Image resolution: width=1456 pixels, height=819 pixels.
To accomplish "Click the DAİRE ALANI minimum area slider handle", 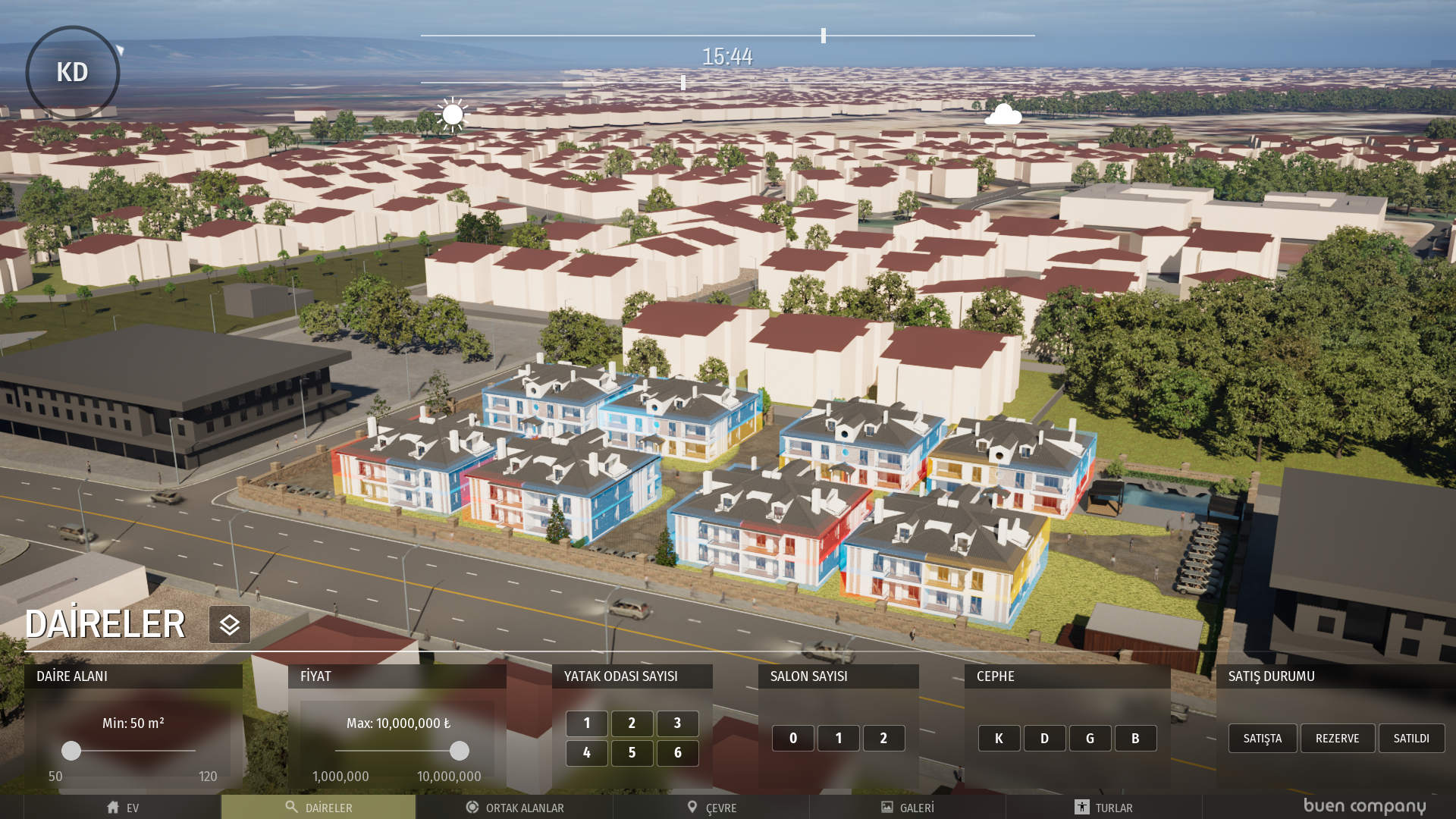I will coord(71,751).
